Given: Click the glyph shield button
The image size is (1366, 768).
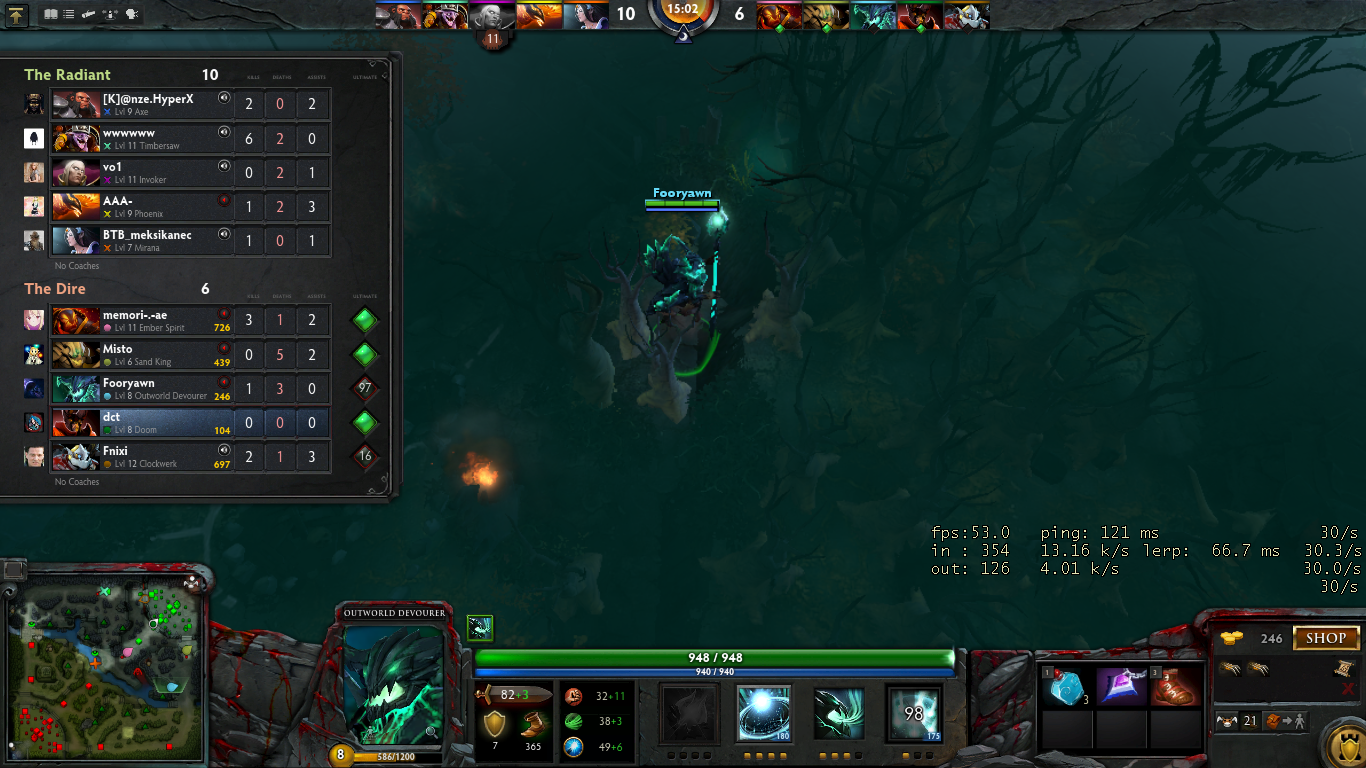Looking at the screenshot, I should [1342, 745].
